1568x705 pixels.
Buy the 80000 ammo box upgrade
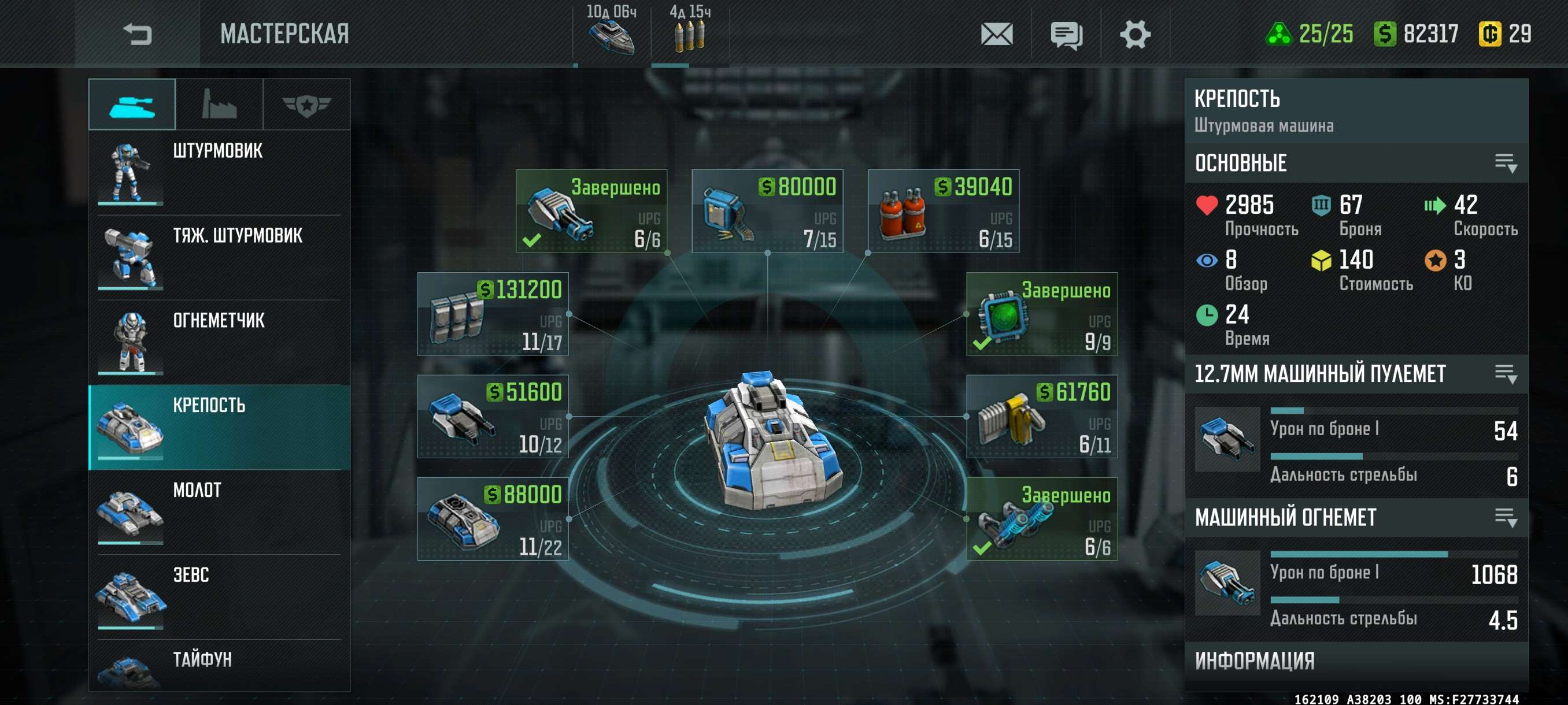[x=767, y=211]
